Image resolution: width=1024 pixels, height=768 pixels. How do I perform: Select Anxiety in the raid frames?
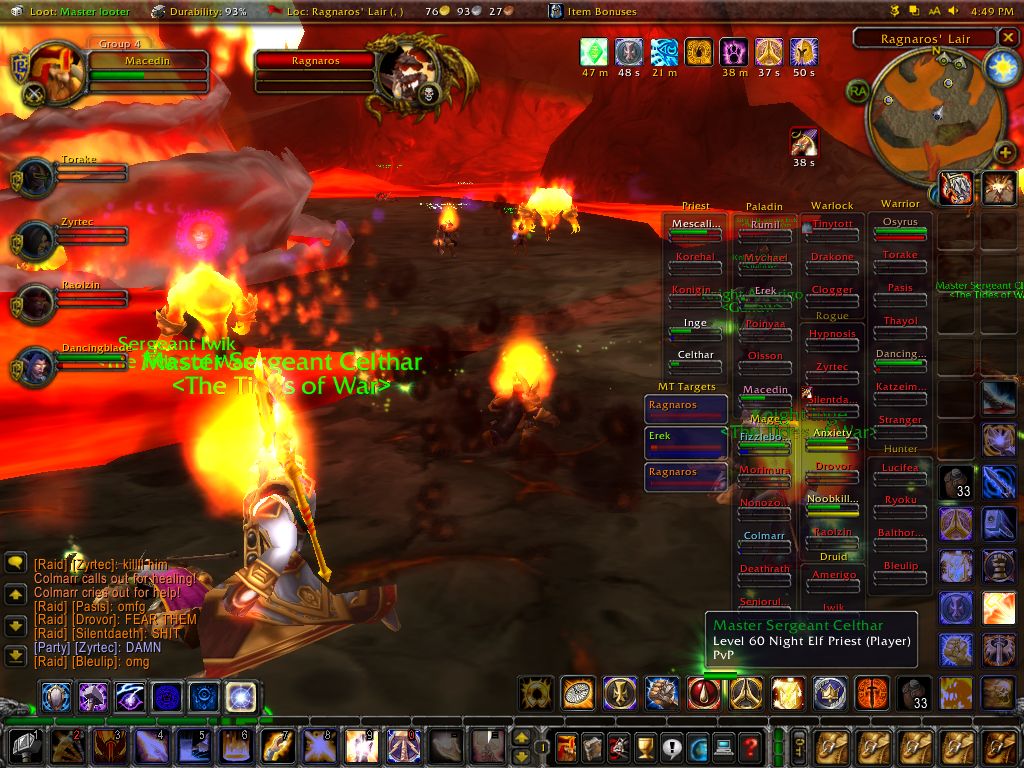coord(833,434)
